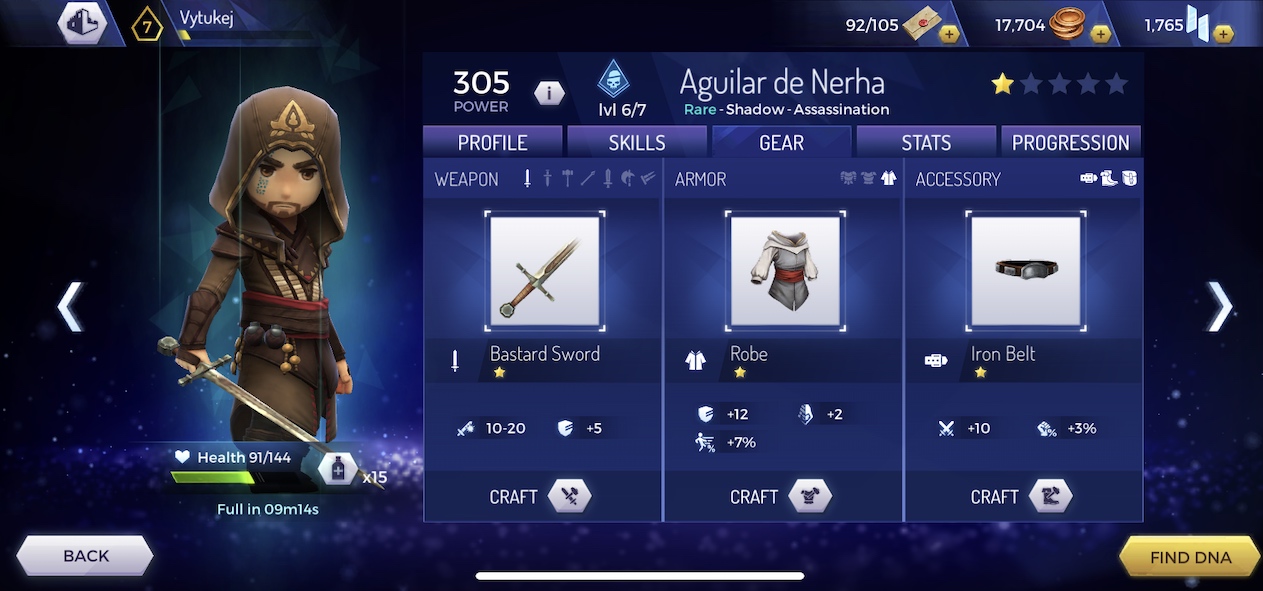Go back with the Back button

click(x=86, y=556)
